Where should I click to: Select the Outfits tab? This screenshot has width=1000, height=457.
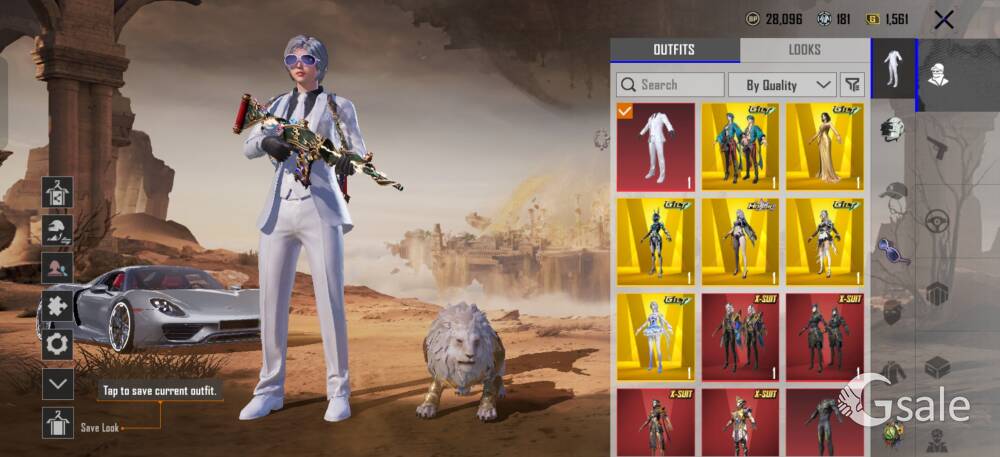(x=674, y=50)
